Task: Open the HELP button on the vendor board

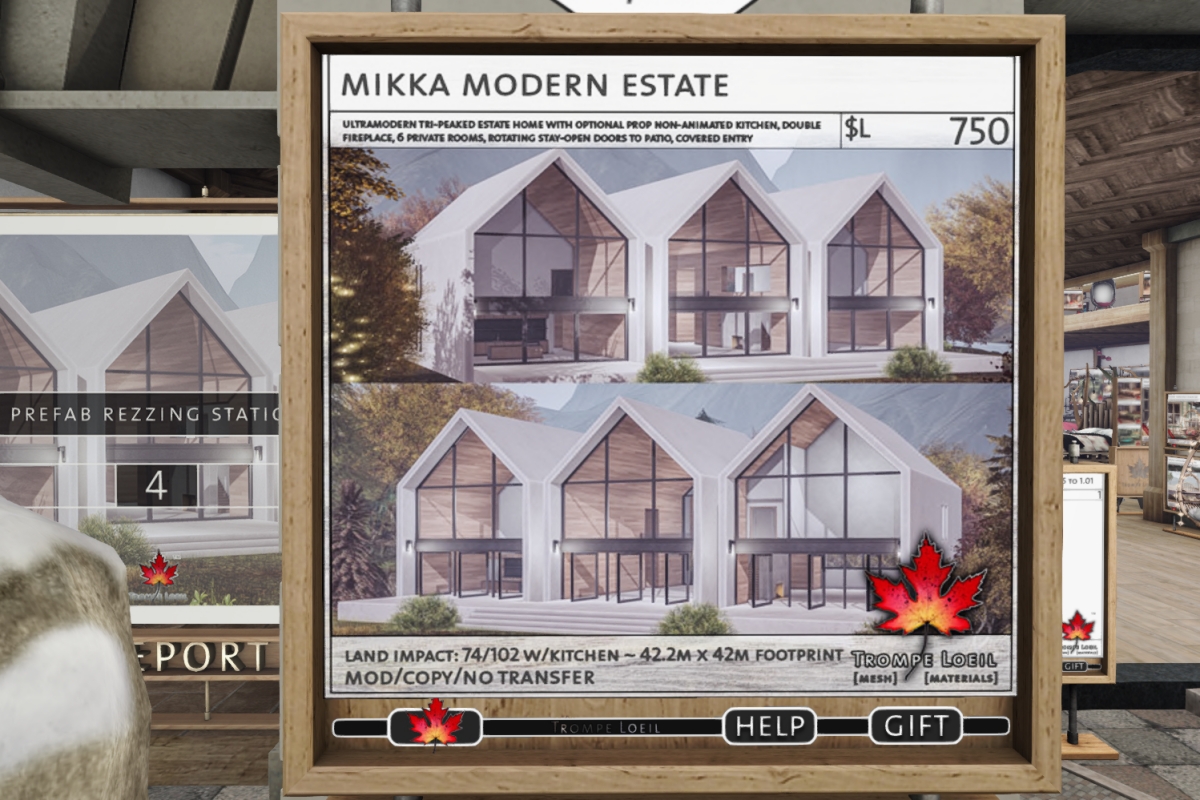Action: 769,726
